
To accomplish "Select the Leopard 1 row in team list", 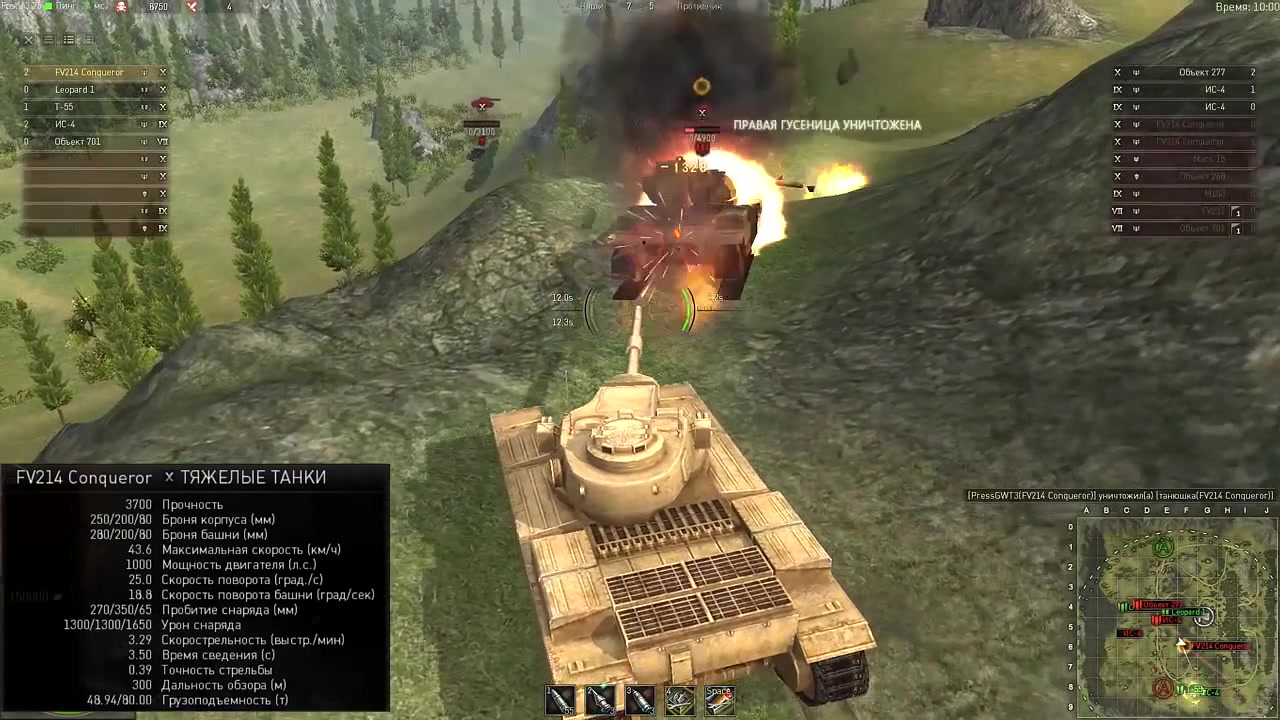I will (75, 90).
